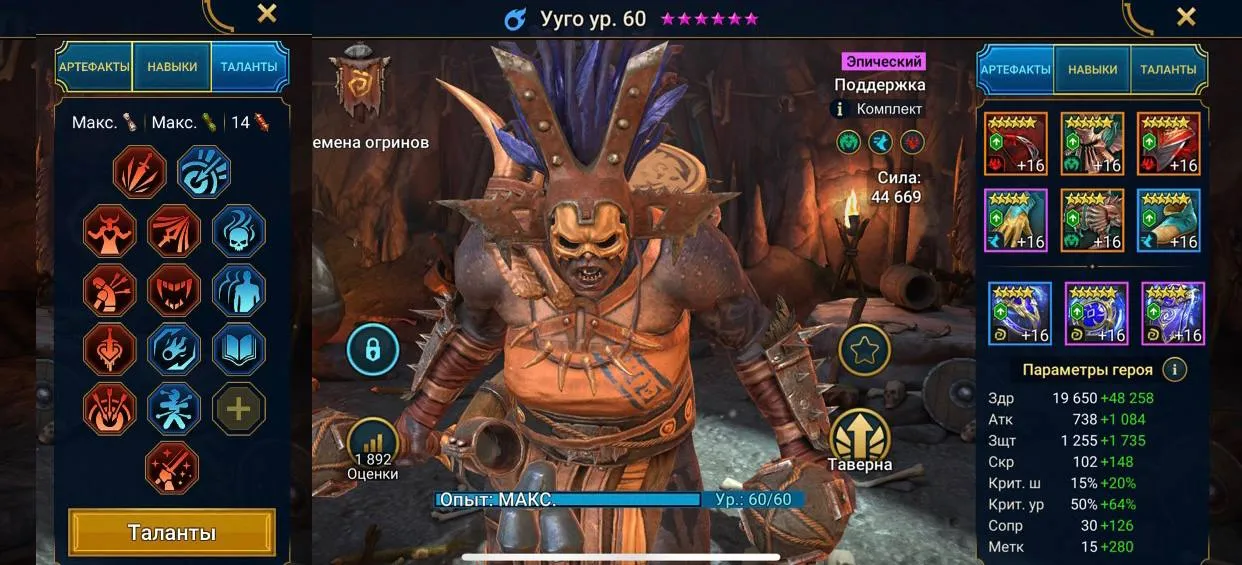Close the artifacts panel with its X

tap(1186, 16)
